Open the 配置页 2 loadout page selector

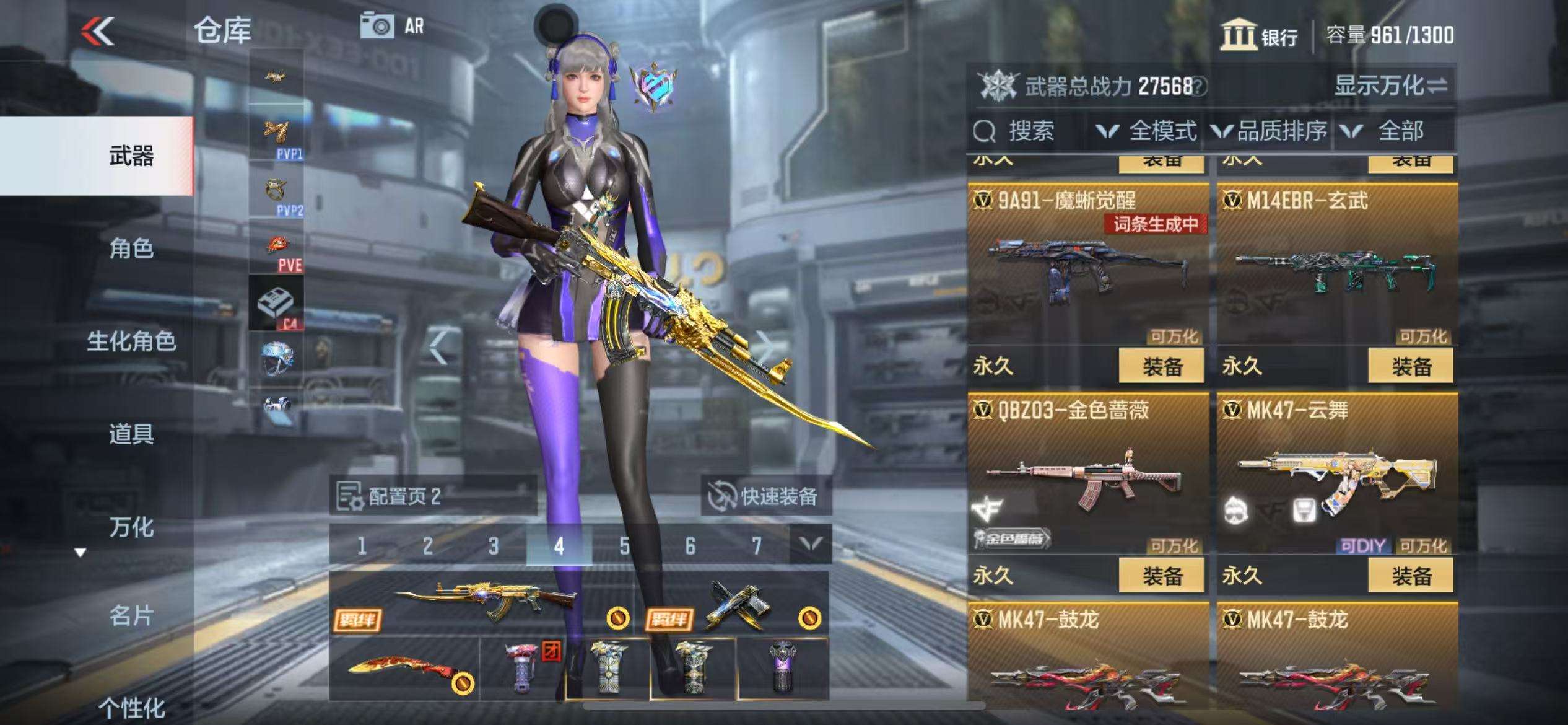[x=432, y=496]
